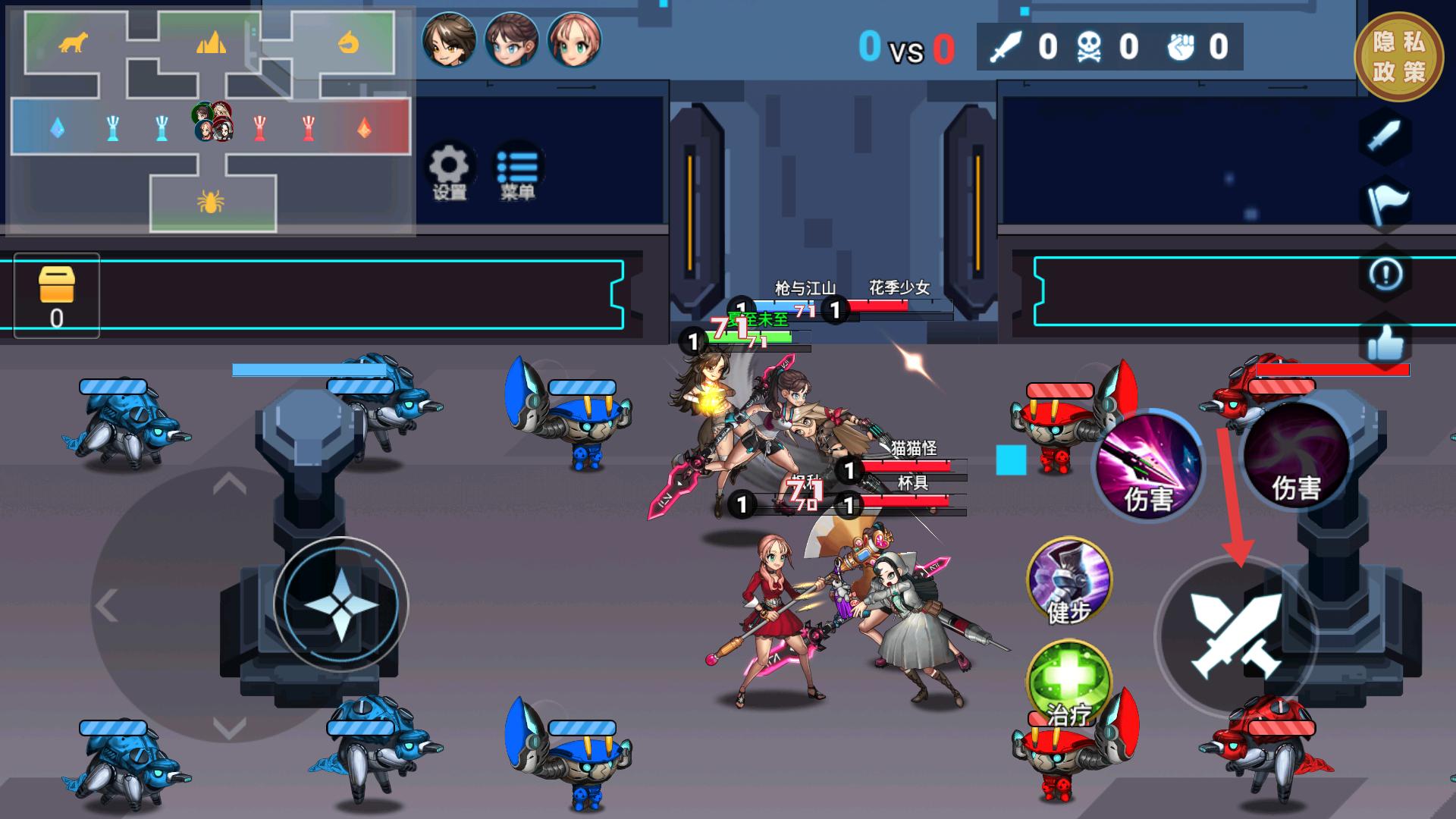Open the 设置 settings gear
Viewport: 1456px width, 819px height.
449,171
